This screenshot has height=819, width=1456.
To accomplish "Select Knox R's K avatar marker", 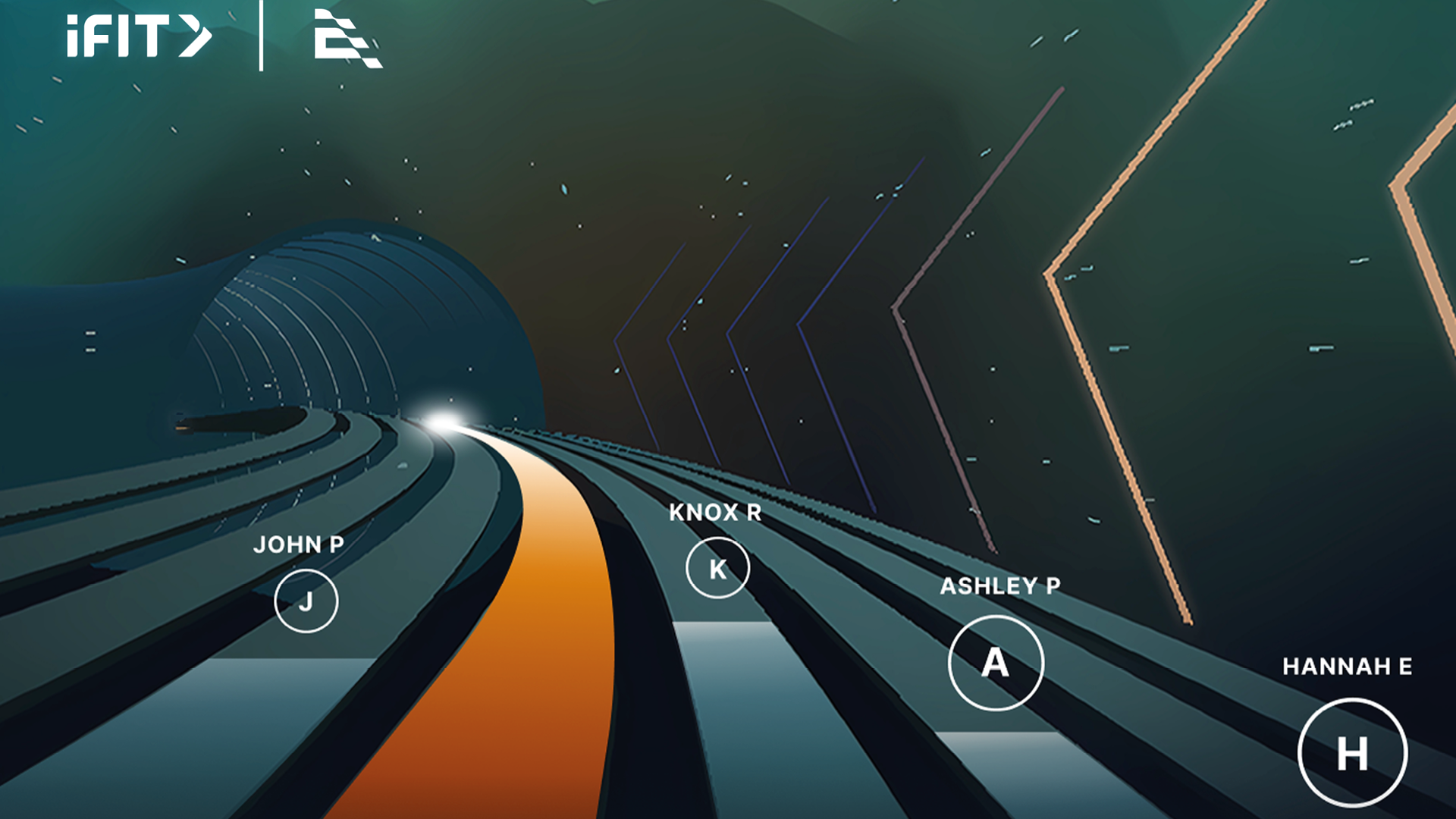I will click(717, 566).
